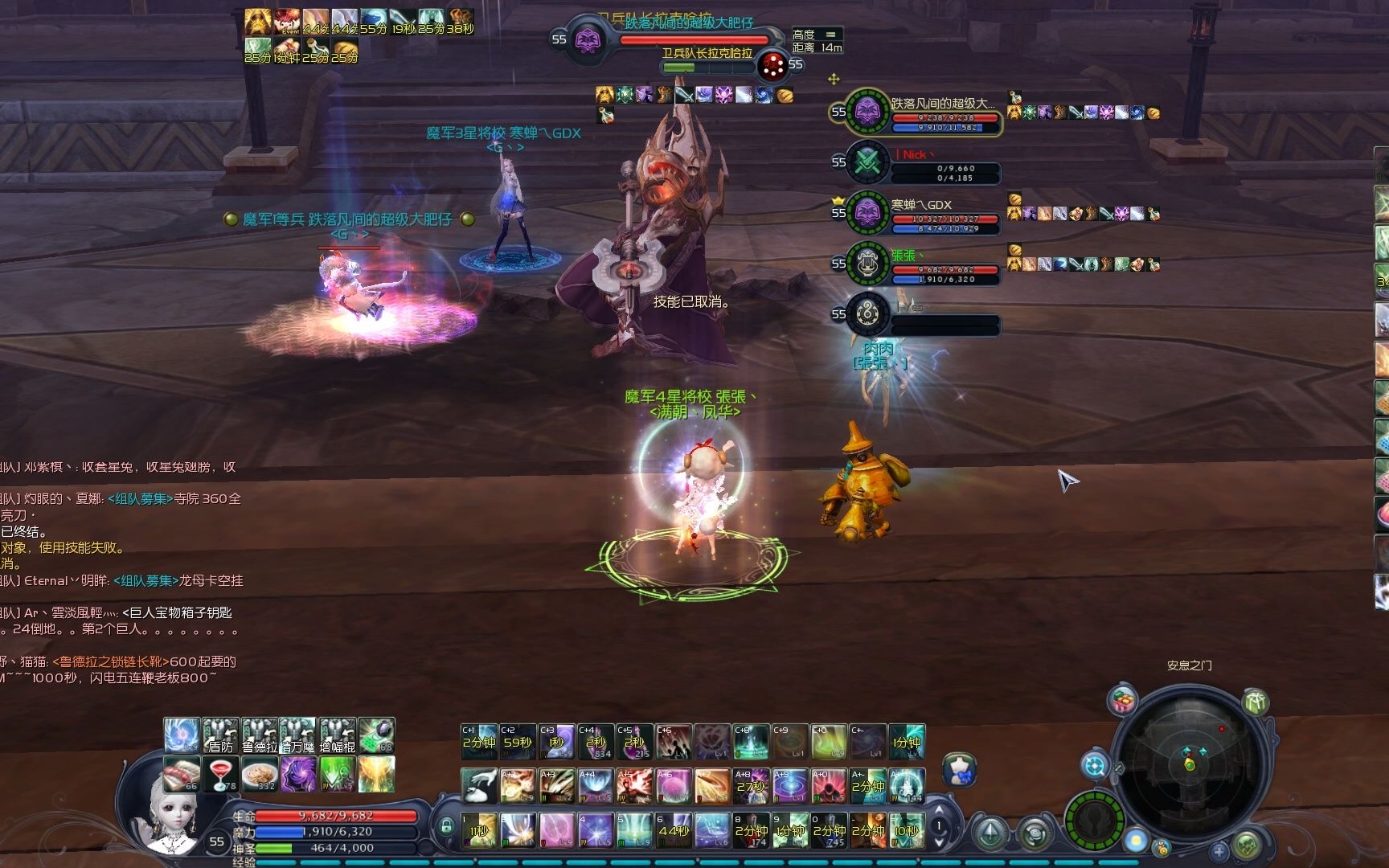Activate the 增幅棍 buff slot icon
This screenshot has height=868, width=1389.
(338, 735)
